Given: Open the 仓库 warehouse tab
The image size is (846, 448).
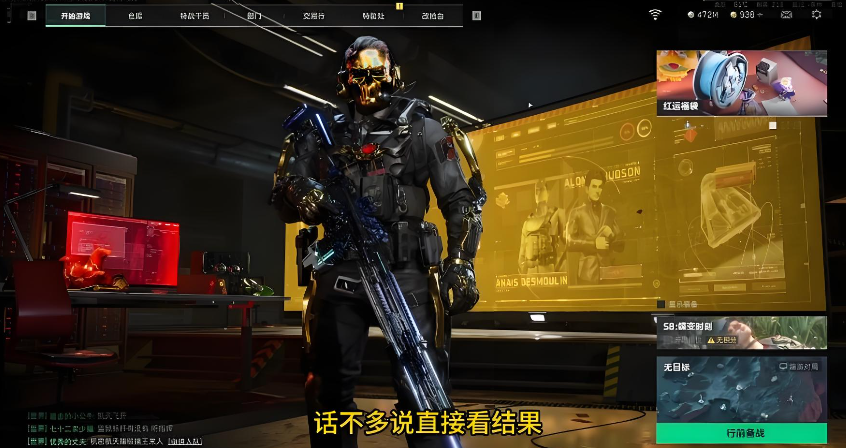Looking at the screenshot, I should coord(135,16).
